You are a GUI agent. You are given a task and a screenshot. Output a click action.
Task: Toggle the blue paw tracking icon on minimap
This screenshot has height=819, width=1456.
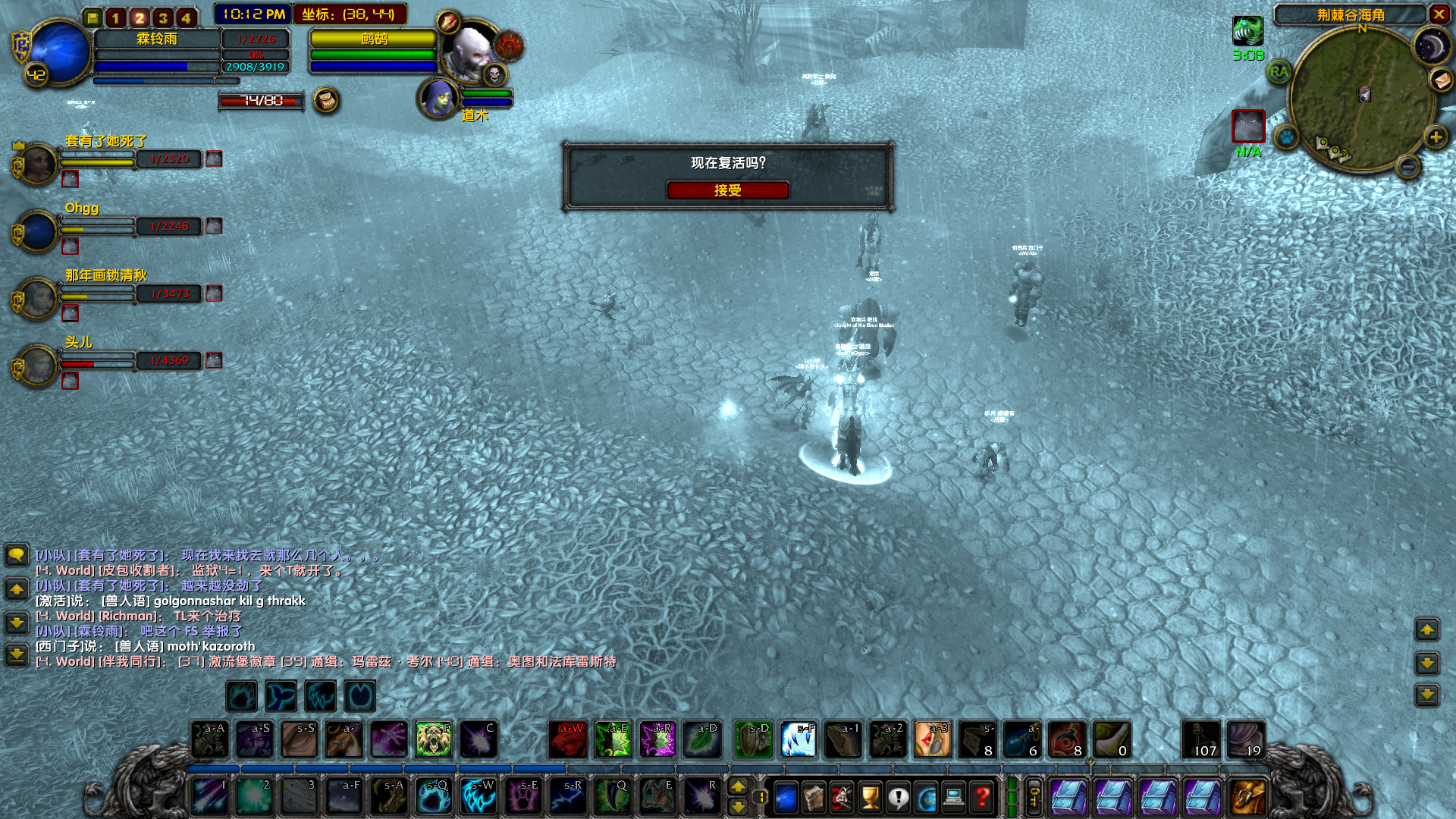(x=1285, y=138)
